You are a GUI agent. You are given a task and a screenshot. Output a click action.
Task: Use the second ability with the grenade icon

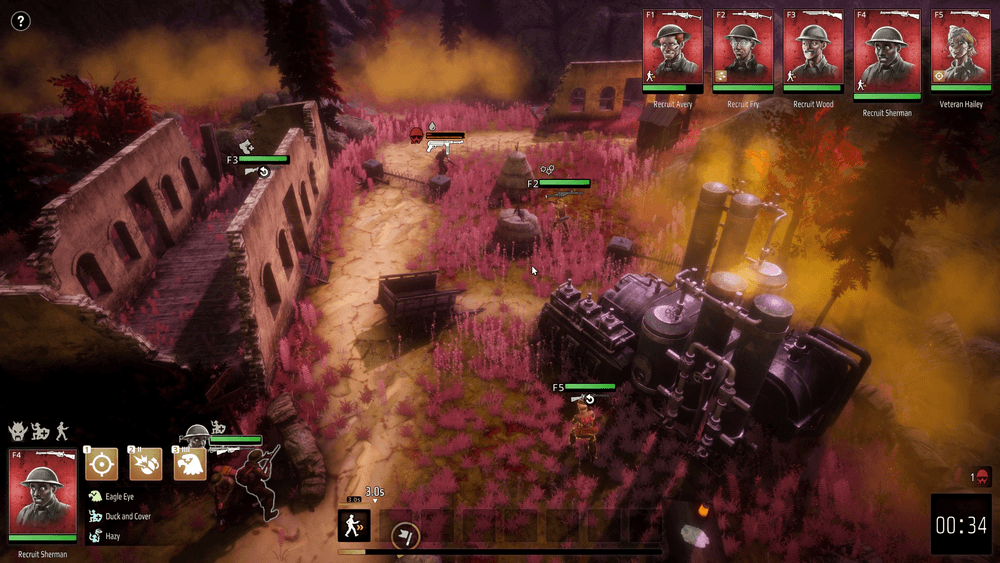coord(145,464)
